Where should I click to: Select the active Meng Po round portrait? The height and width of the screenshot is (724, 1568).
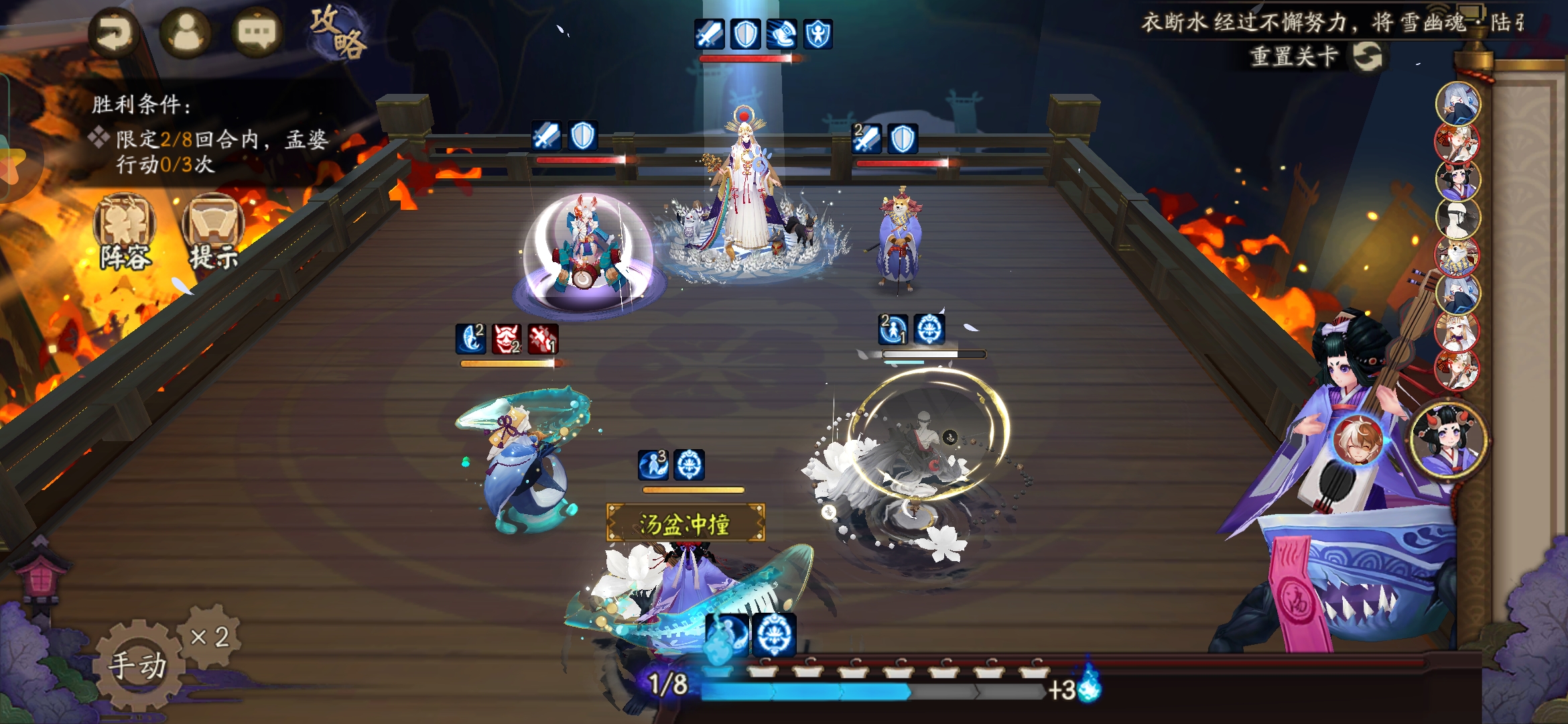[1449, 439]
